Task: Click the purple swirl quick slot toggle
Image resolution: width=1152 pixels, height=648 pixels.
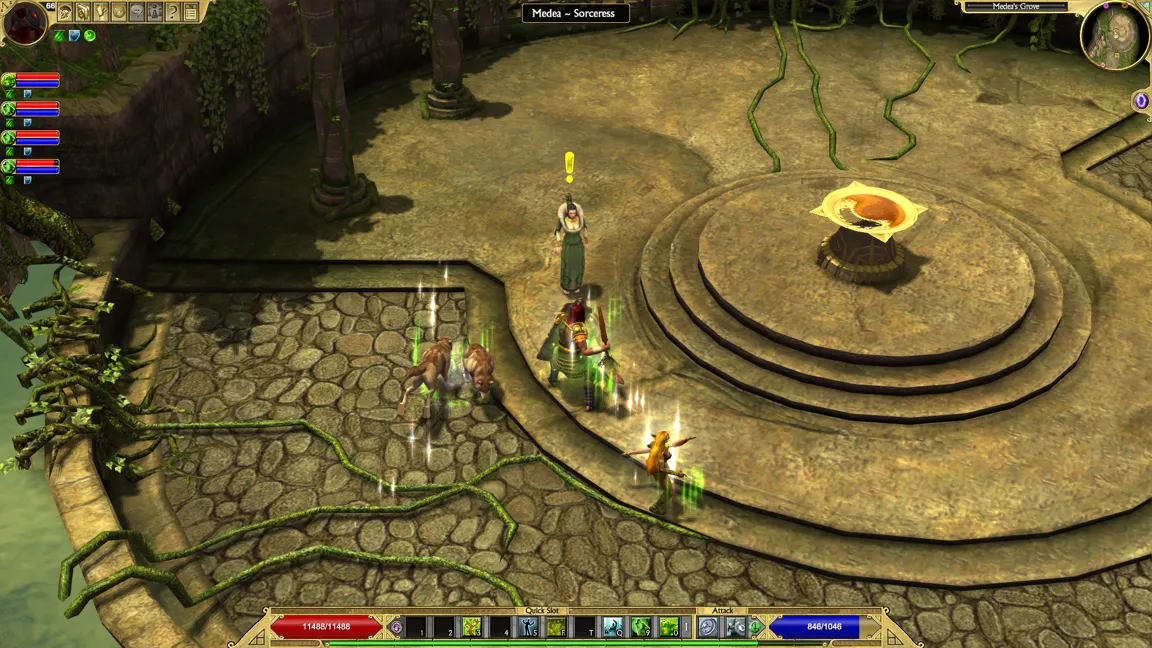Action: tap(396, 627)
